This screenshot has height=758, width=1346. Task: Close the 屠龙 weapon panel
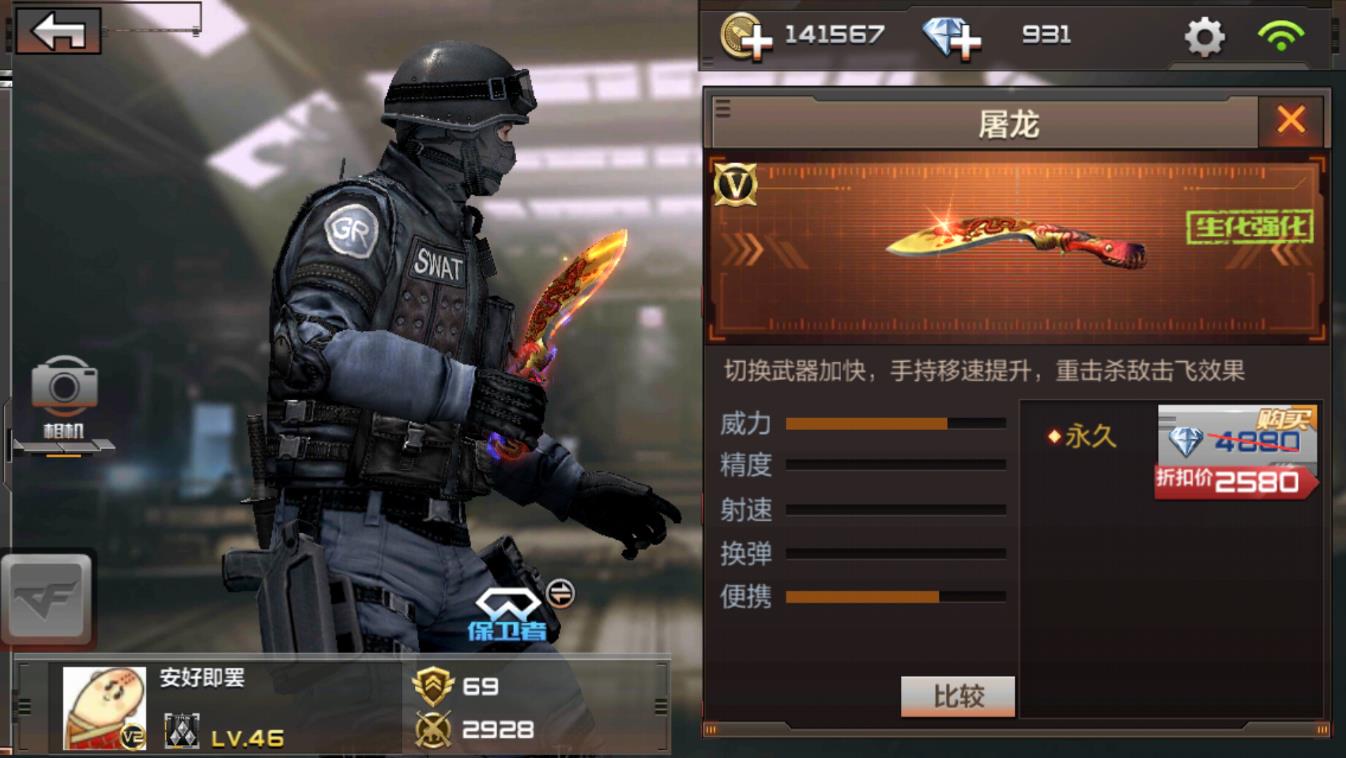[x=1291, y=121]
